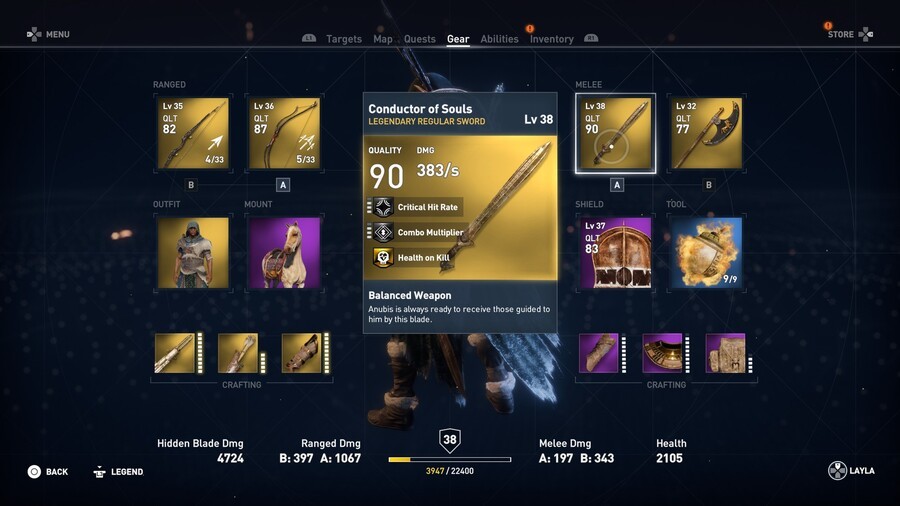Select the firebomb Tool slot
Screen dimensions: 900x506
706,253
